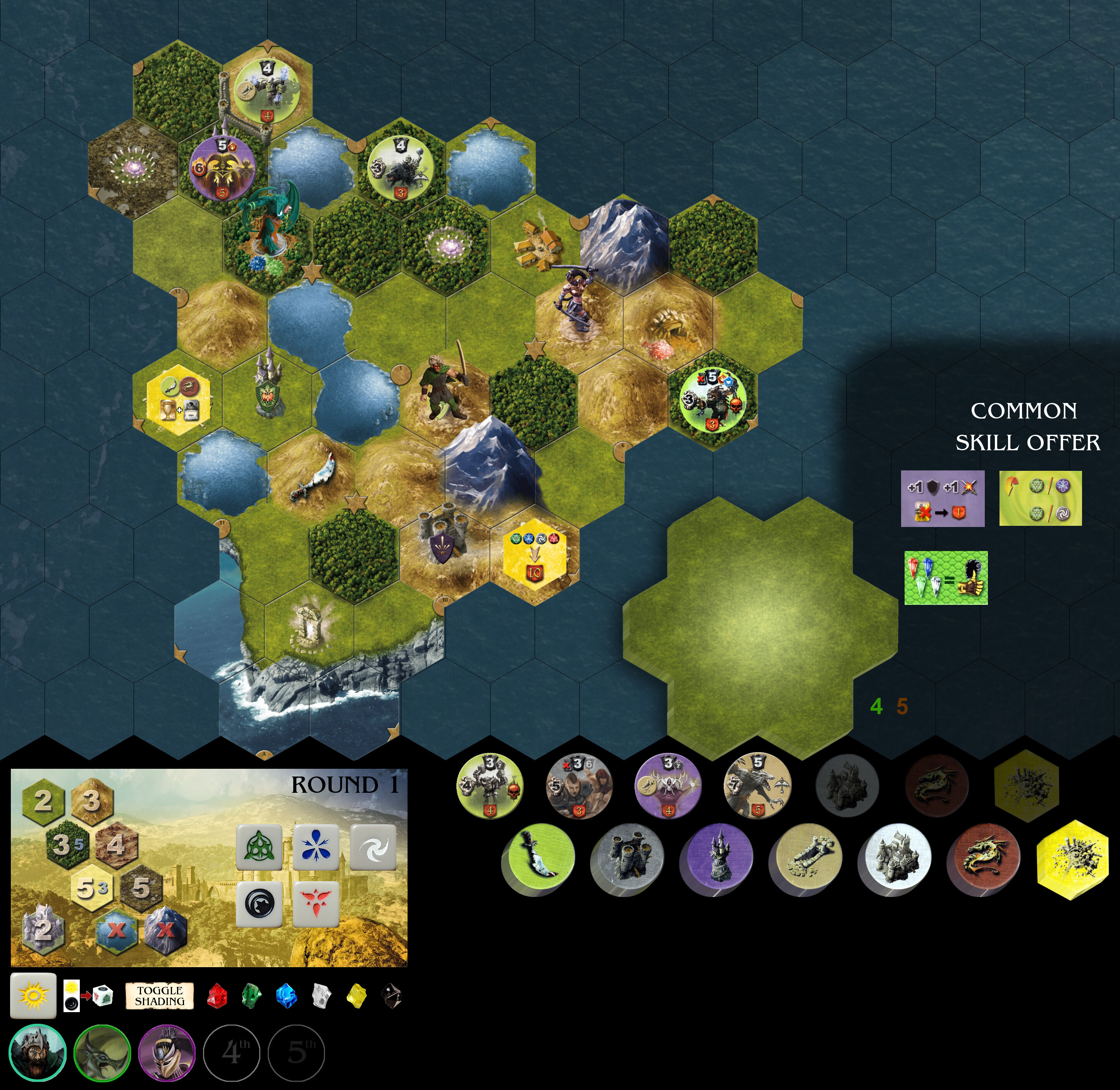The height and width of the screenshot is (1090, 1120).
Task: Draw from the purple mage tower token stack
Action: pos(717,858)
